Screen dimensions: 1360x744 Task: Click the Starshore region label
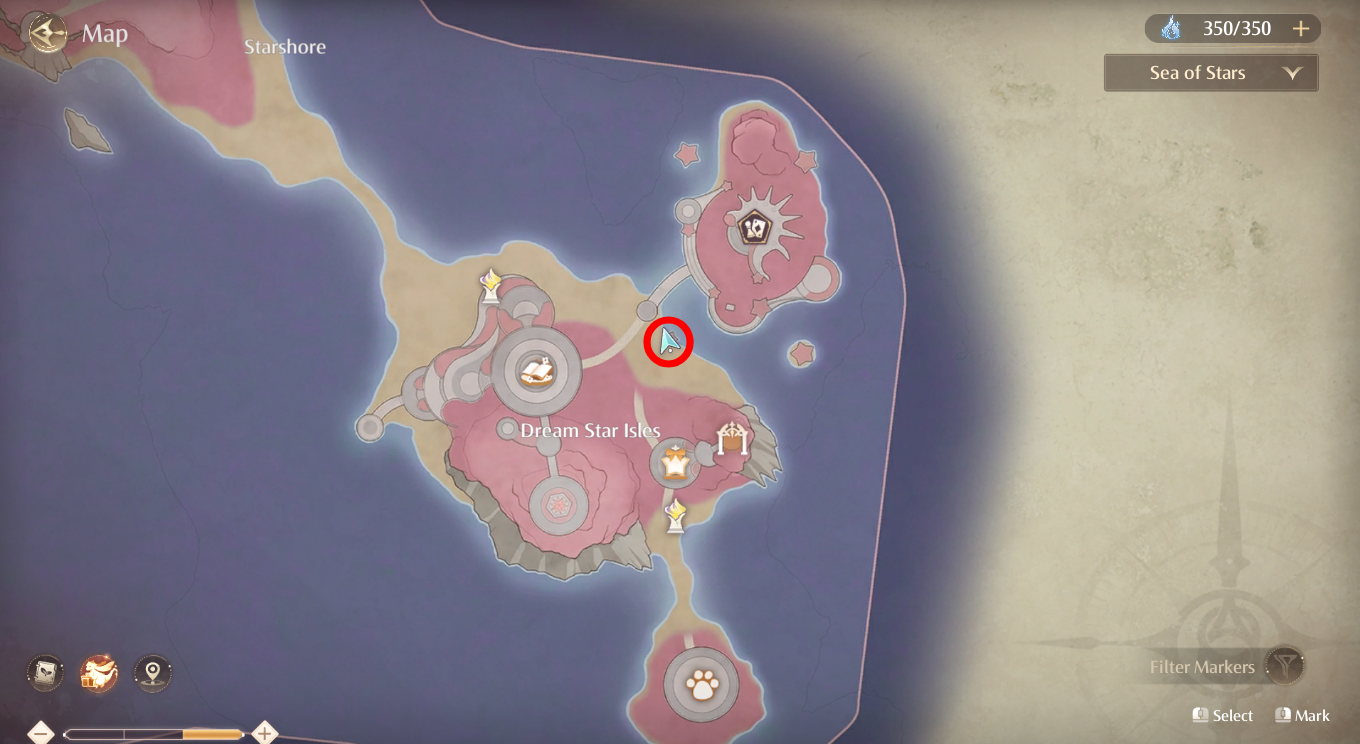(284, 46)
